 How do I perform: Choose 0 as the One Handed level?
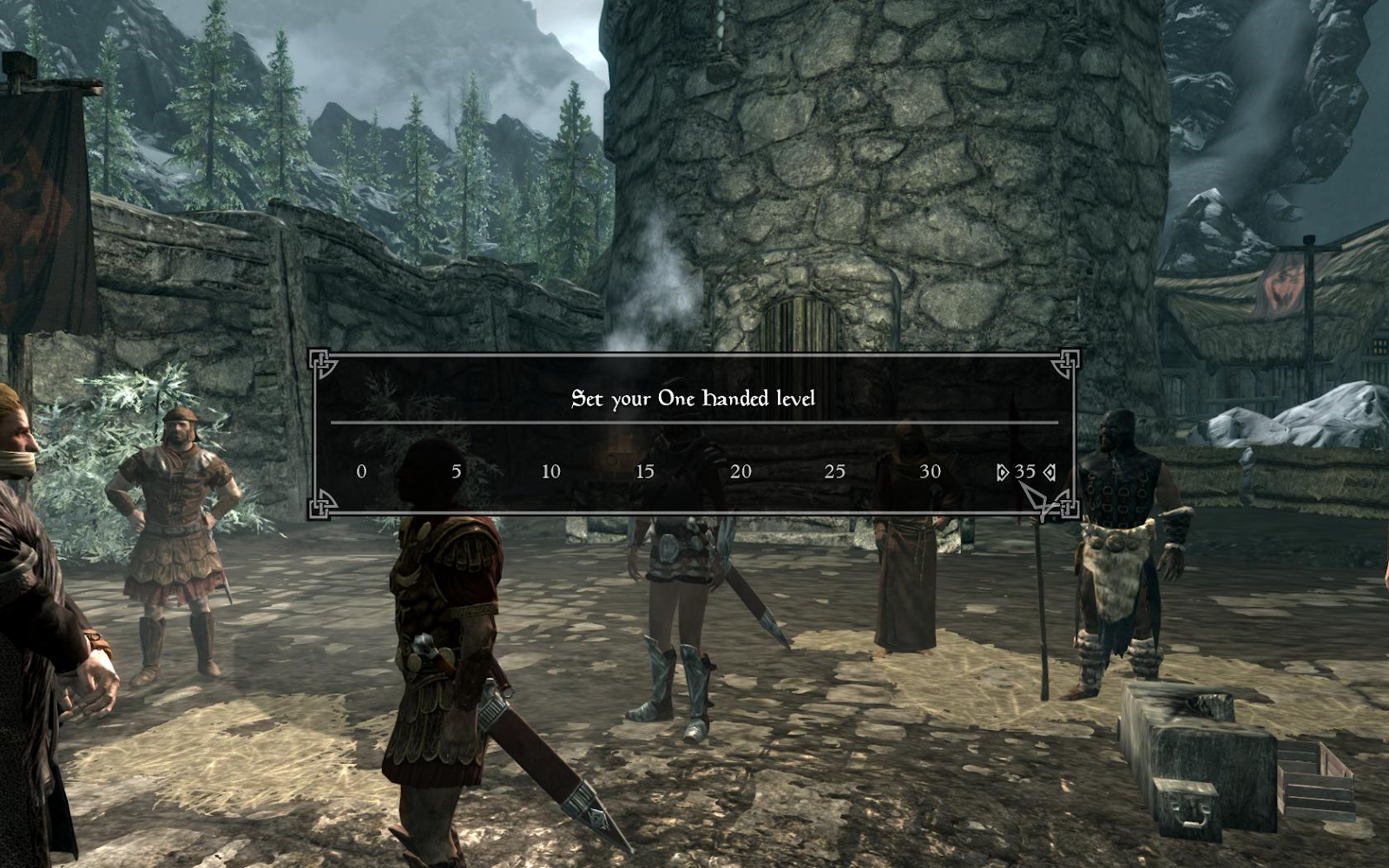pyautogui.click(x=361, y=471)
